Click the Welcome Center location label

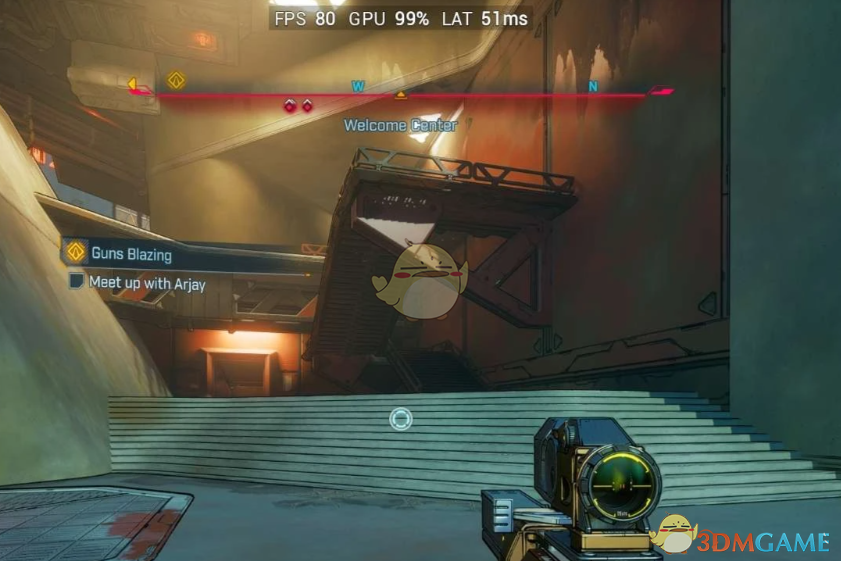click(400, 126)
